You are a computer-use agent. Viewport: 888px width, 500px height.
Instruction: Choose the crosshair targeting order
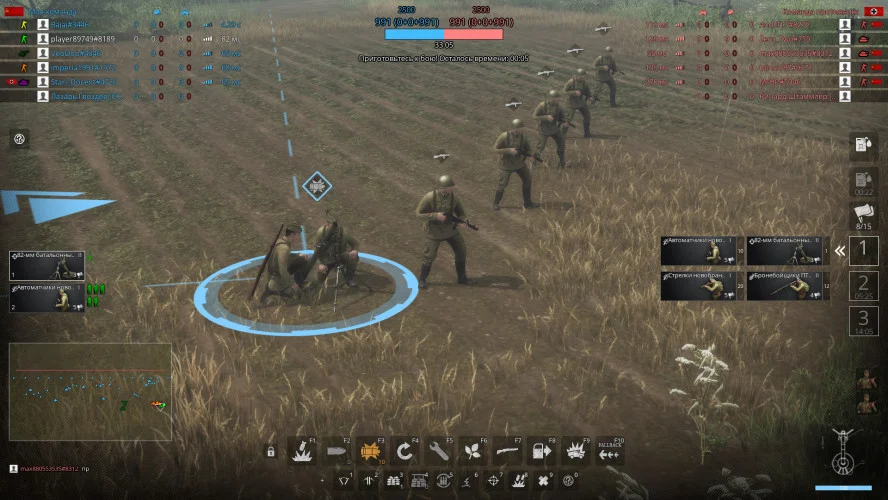click(x=495, y=481)
